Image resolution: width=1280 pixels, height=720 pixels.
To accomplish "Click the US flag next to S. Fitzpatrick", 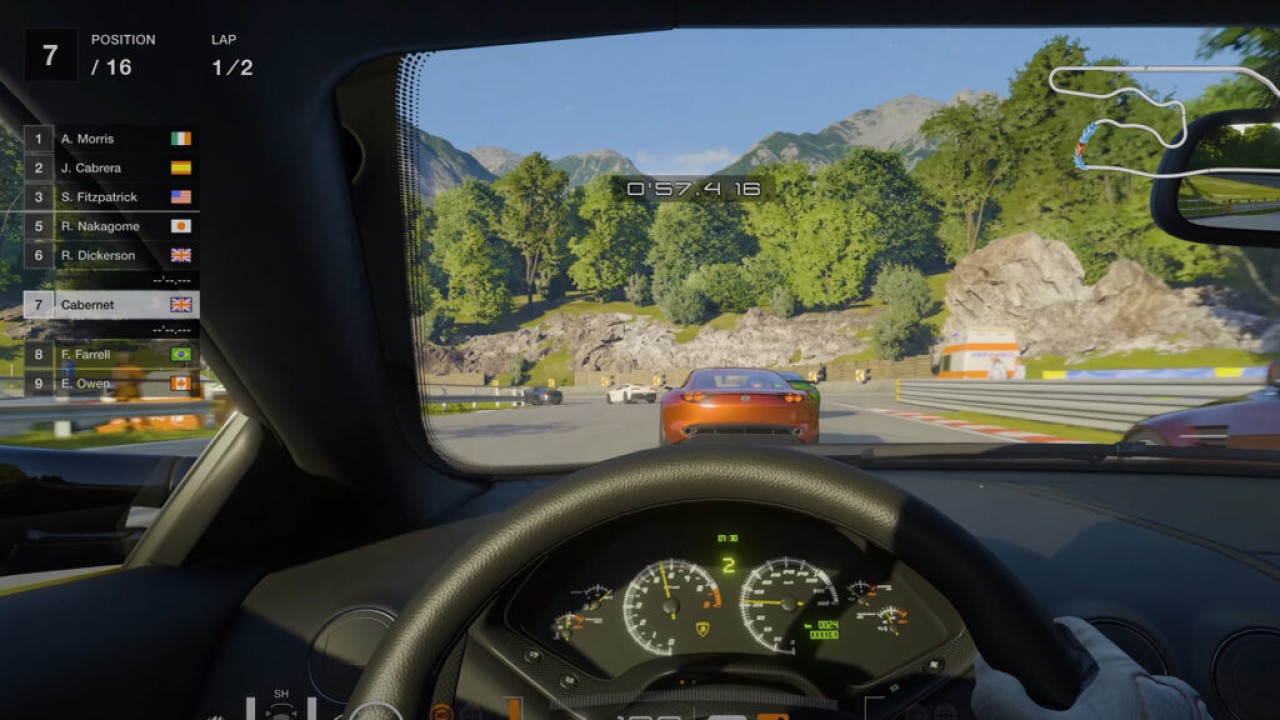I will pyautogui.click(x=182, y=197).
